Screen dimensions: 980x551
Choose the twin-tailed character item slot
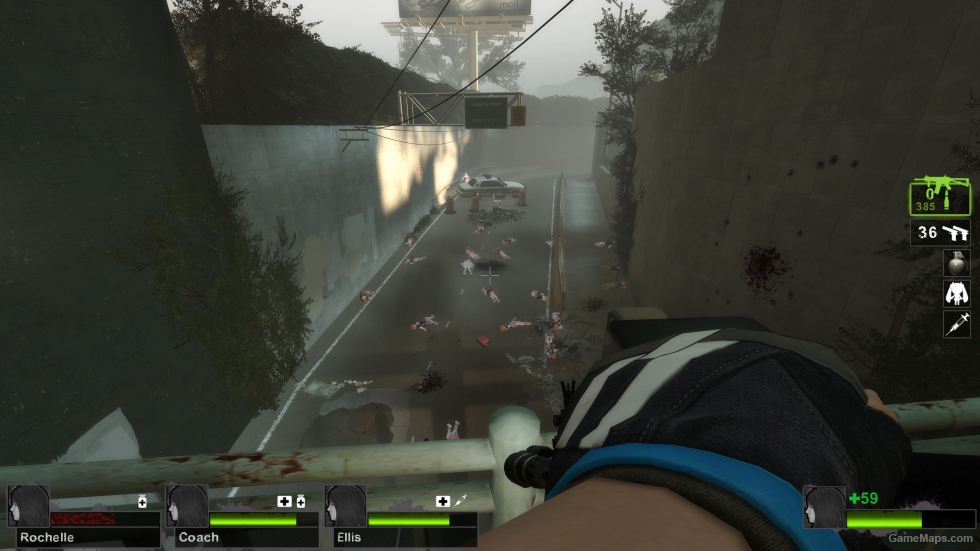(x=956, y=293)
